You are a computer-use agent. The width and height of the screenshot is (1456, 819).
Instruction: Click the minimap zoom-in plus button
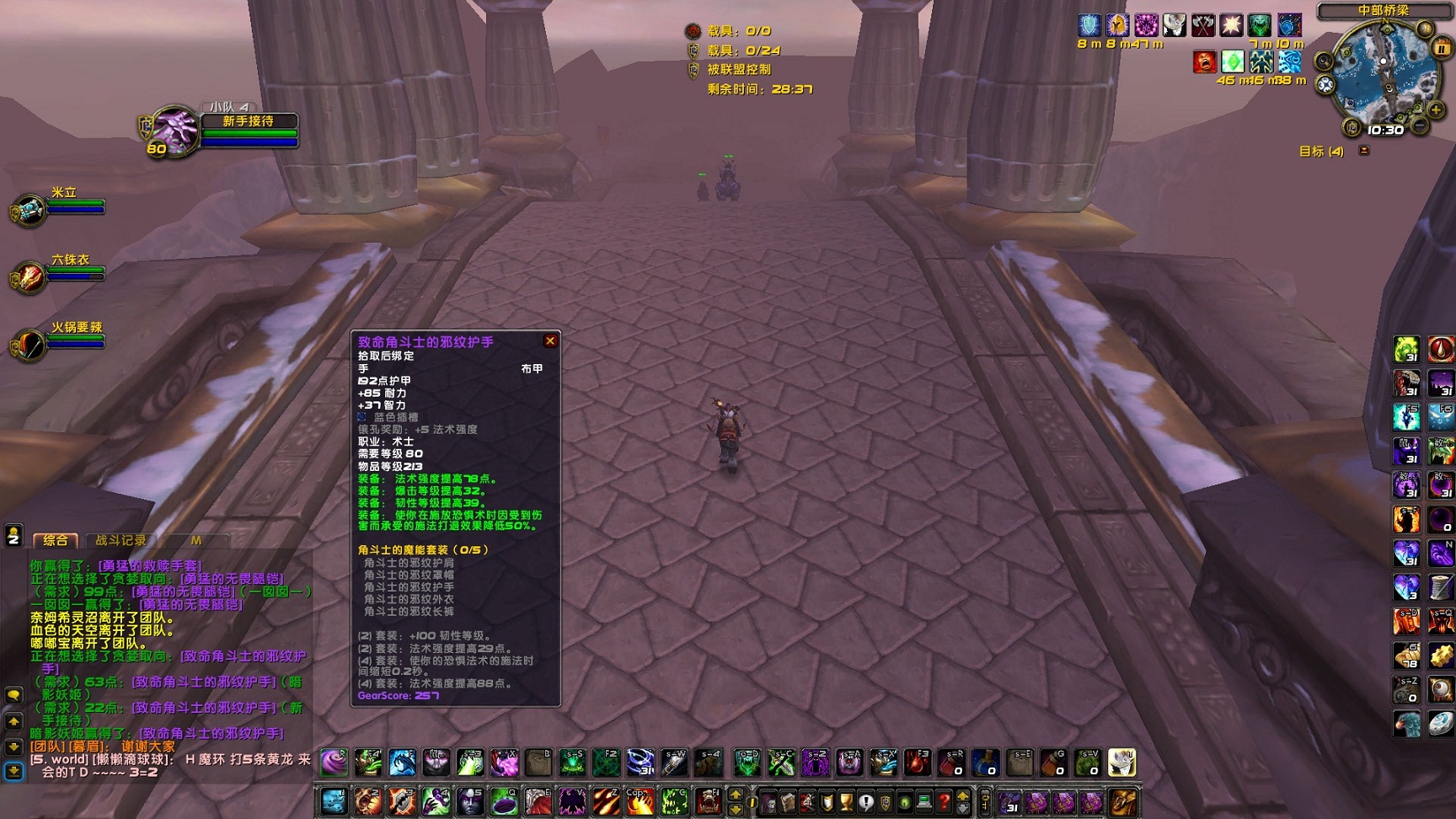click(x=1435, y=110)
